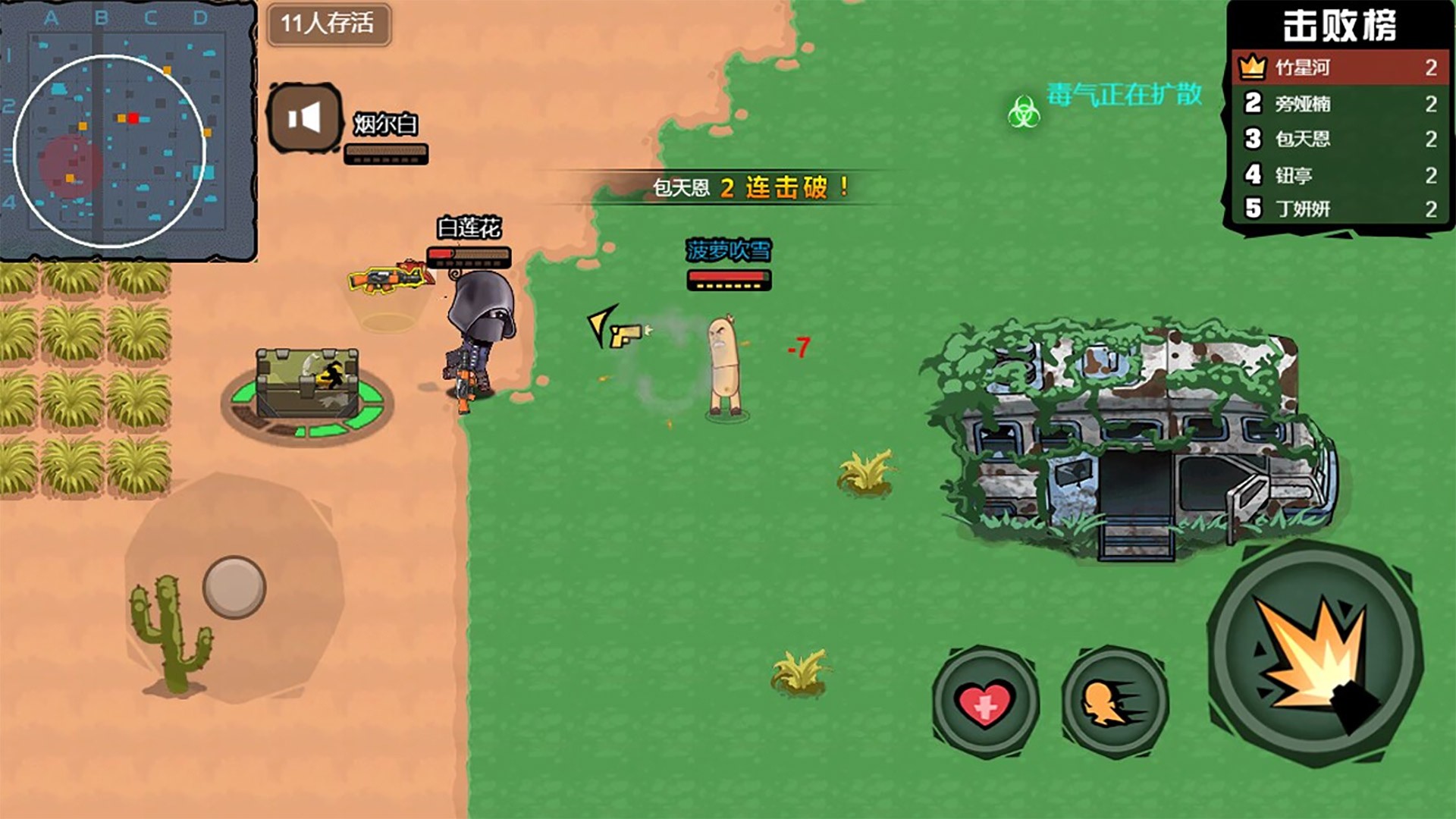Click the virtual joystick knob

click(x=234, y=587)
